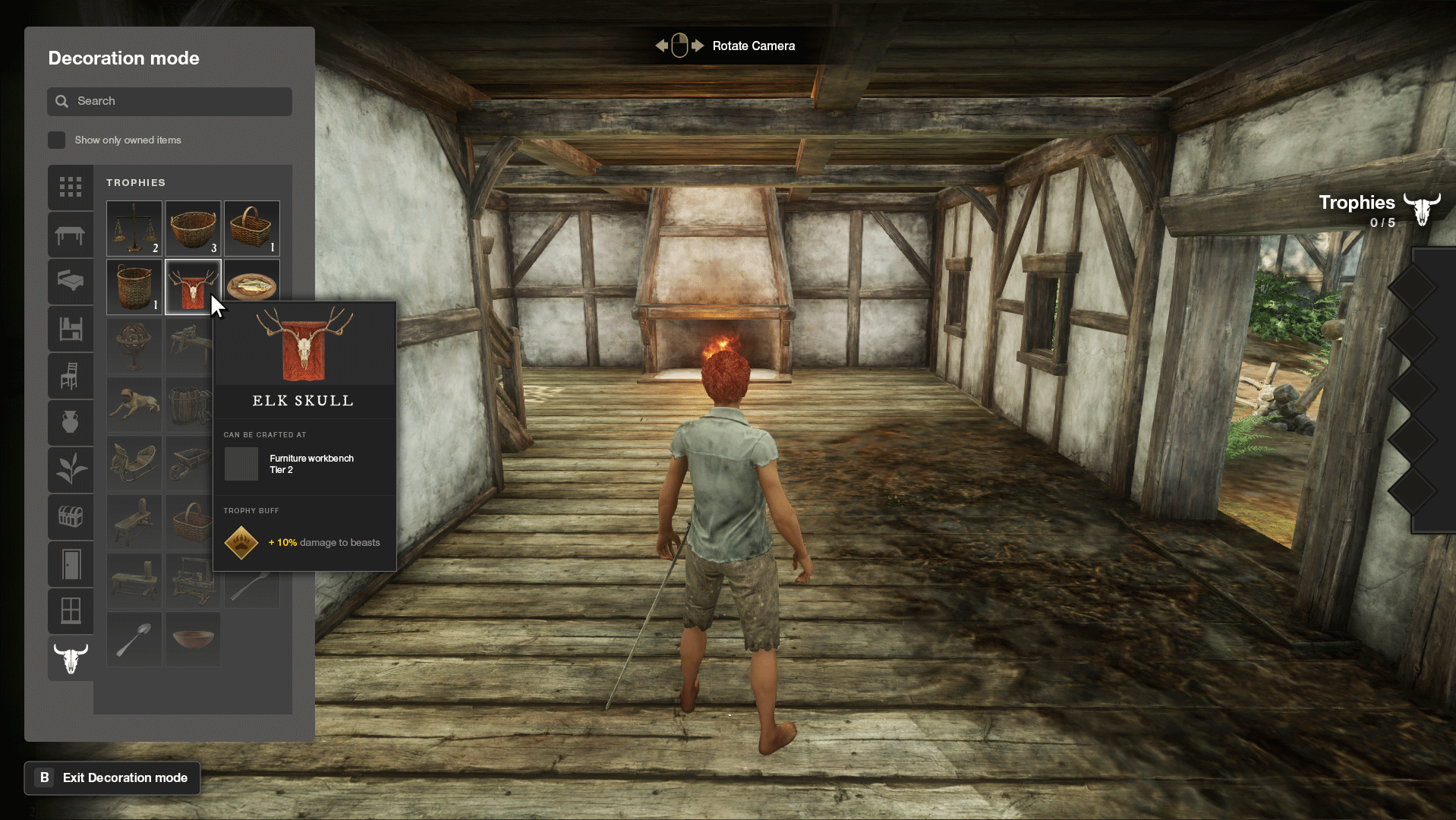Select the tall woven basket item
This screenshot has height=820, width=1456.
[x=134, y=286]
